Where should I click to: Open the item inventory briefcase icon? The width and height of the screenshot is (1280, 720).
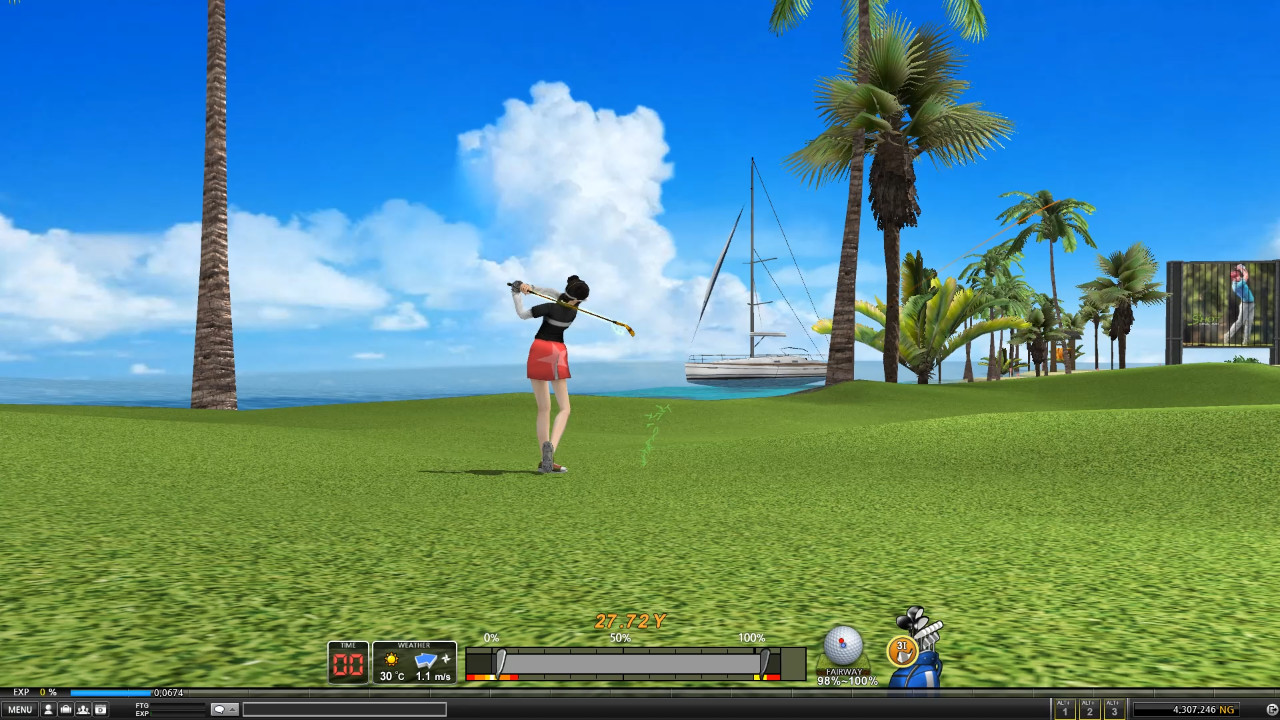(66, 708)
